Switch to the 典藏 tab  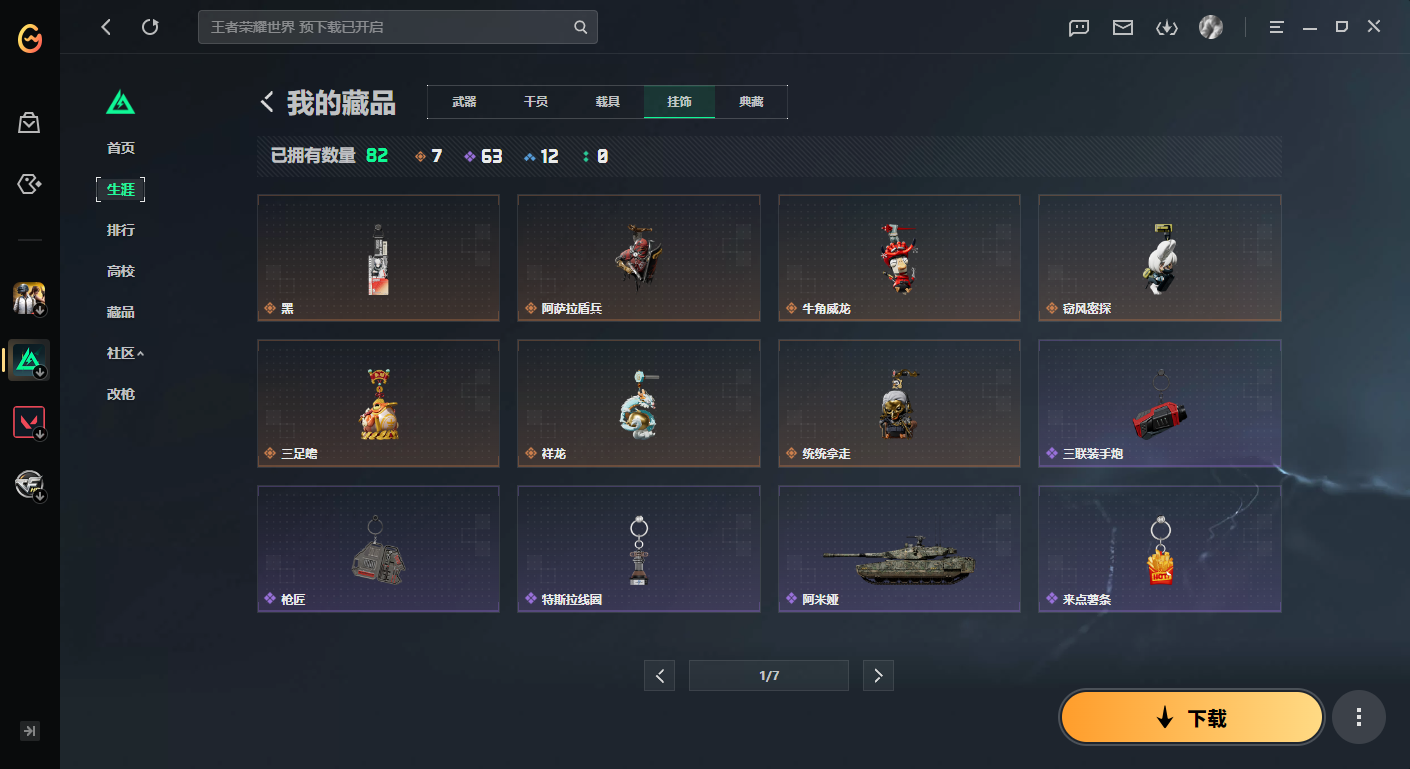click(751, 101)
